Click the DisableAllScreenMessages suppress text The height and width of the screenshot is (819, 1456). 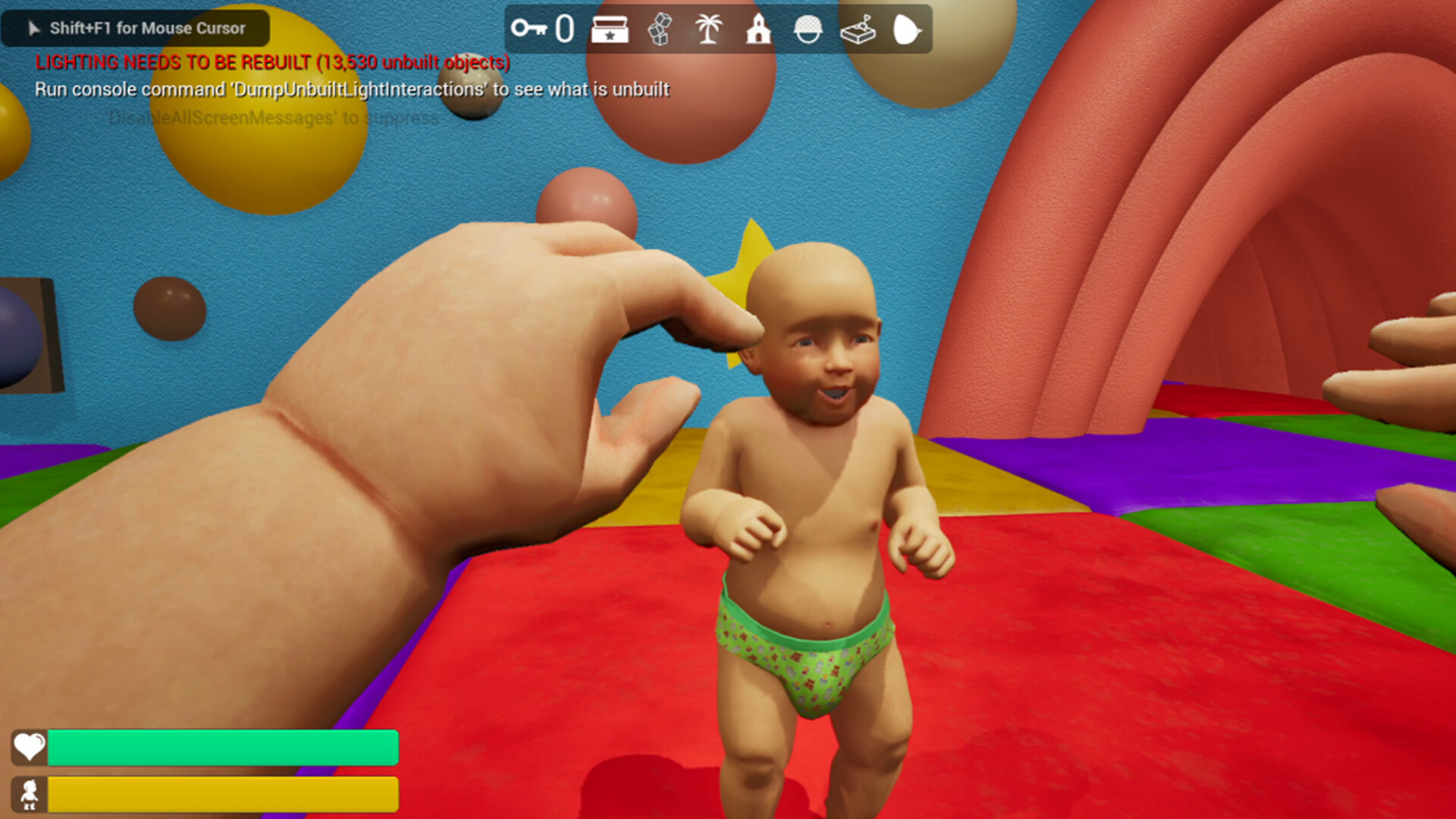click(x=271, y=118)
